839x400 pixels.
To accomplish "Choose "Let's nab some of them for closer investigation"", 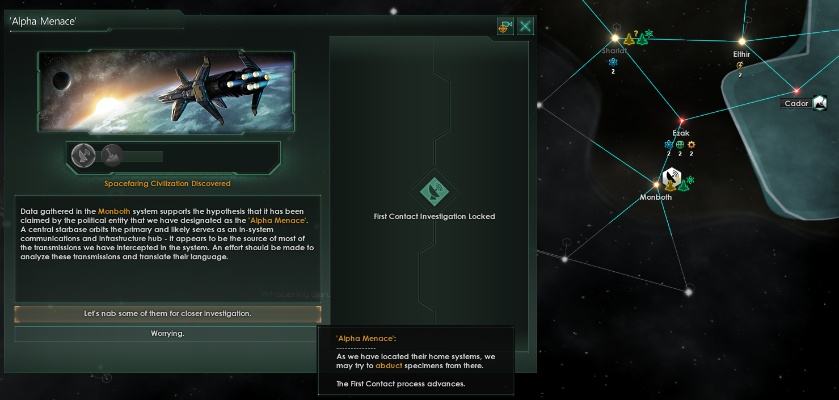I will tap(167, 314).
